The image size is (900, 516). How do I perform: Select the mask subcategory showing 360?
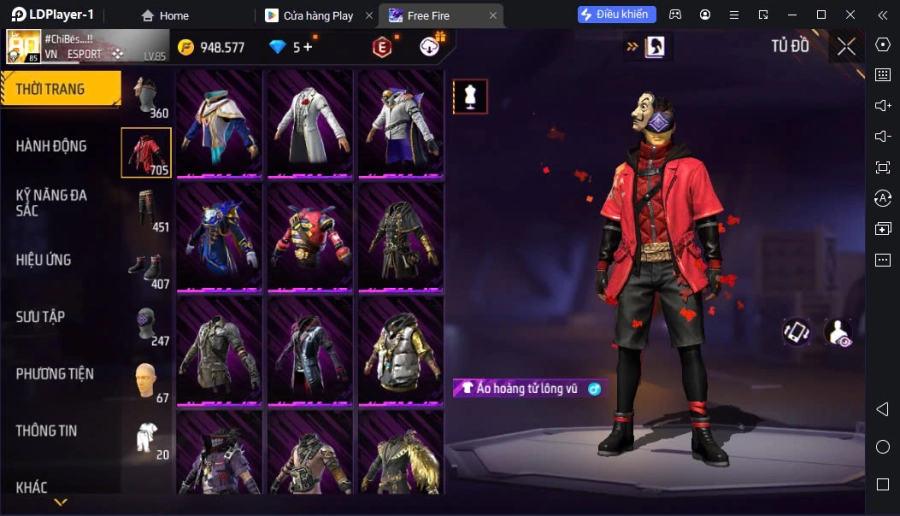(147, 97)
